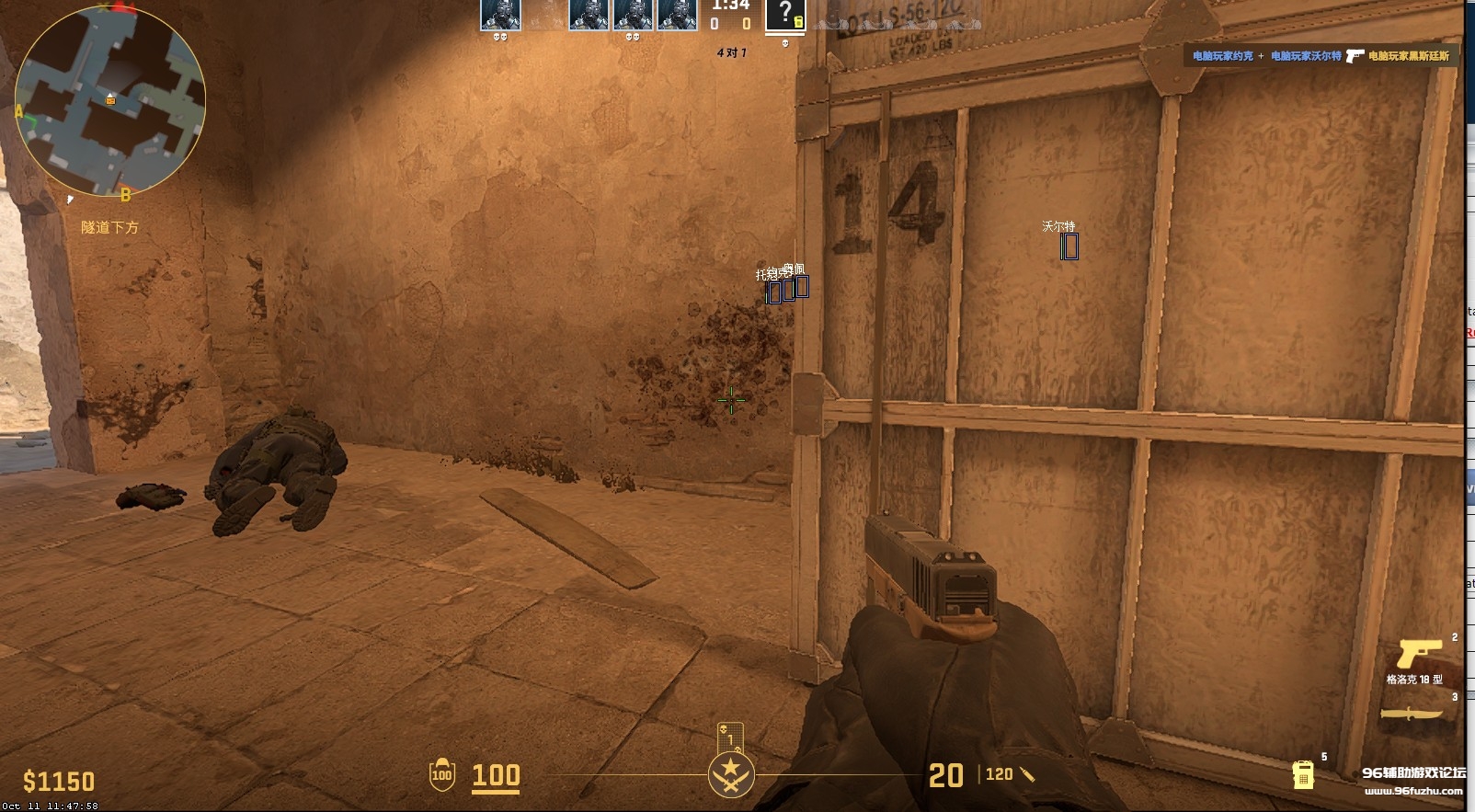The width and height of the screenshot is (1475, 812).
Task: Click the yellow armor icon on the enemy card
Action: point(797,21)
